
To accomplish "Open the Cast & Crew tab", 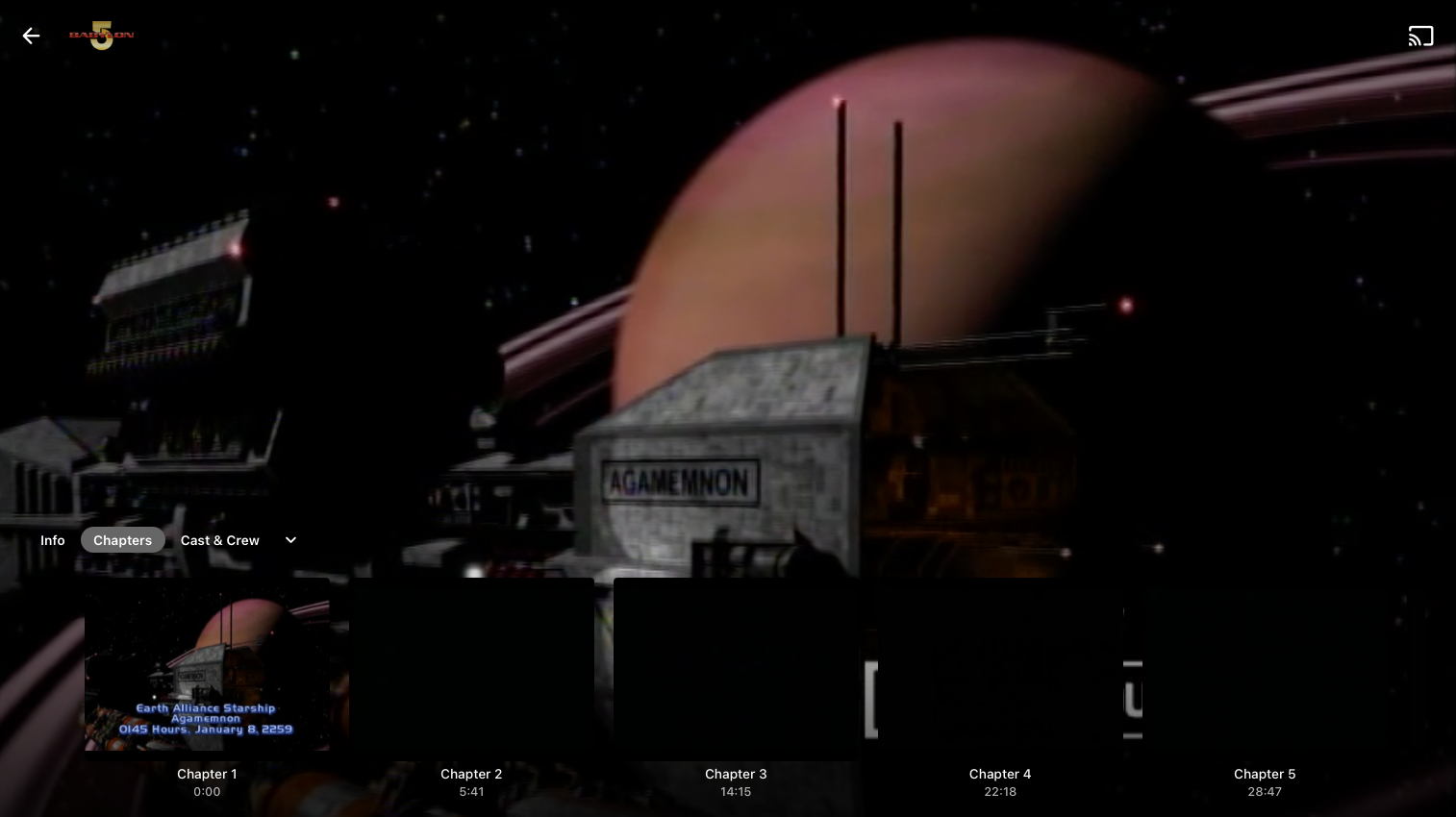I will pos(219,540).
